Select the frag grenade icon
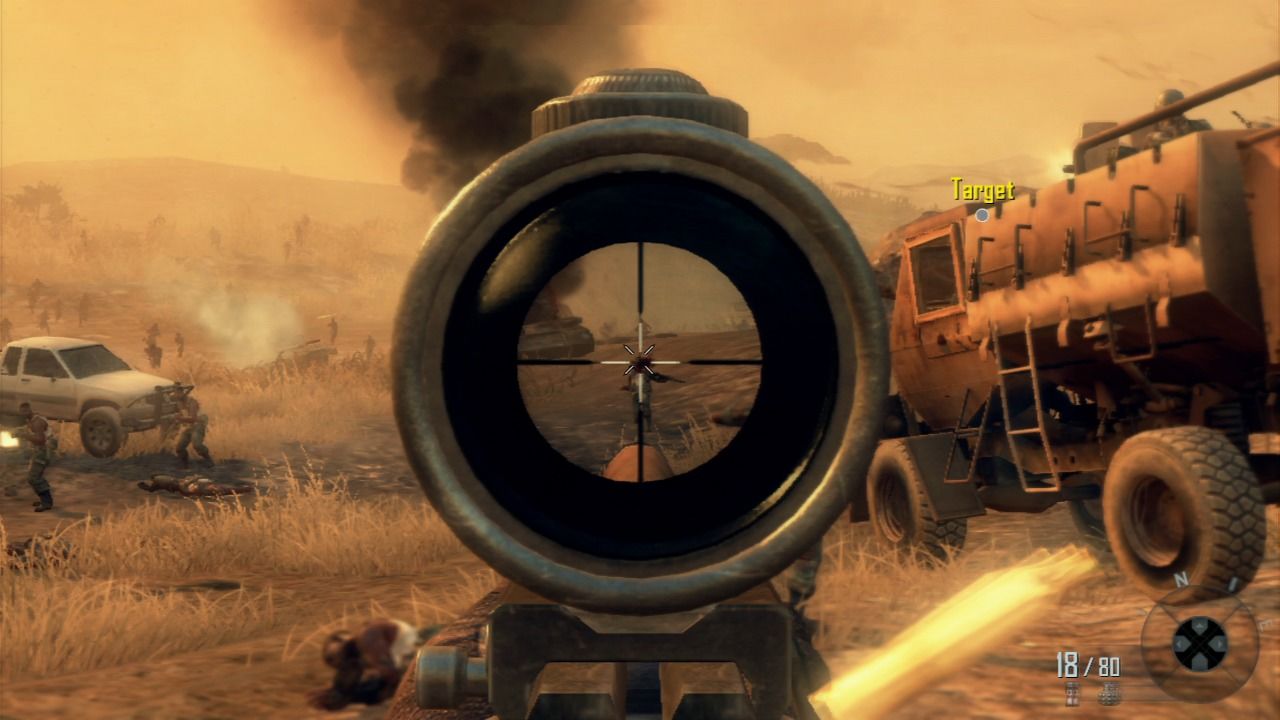The width and height of the screenshot is (1280, 720). [1110, 694]
